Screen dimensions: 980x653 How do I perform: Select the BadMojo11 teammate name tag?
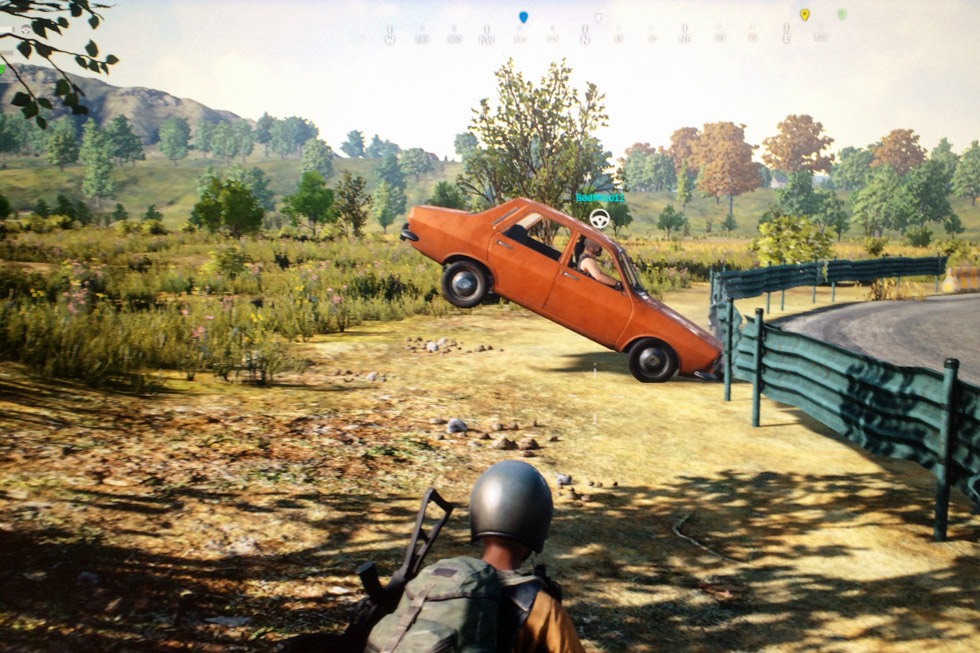(600, 198)
